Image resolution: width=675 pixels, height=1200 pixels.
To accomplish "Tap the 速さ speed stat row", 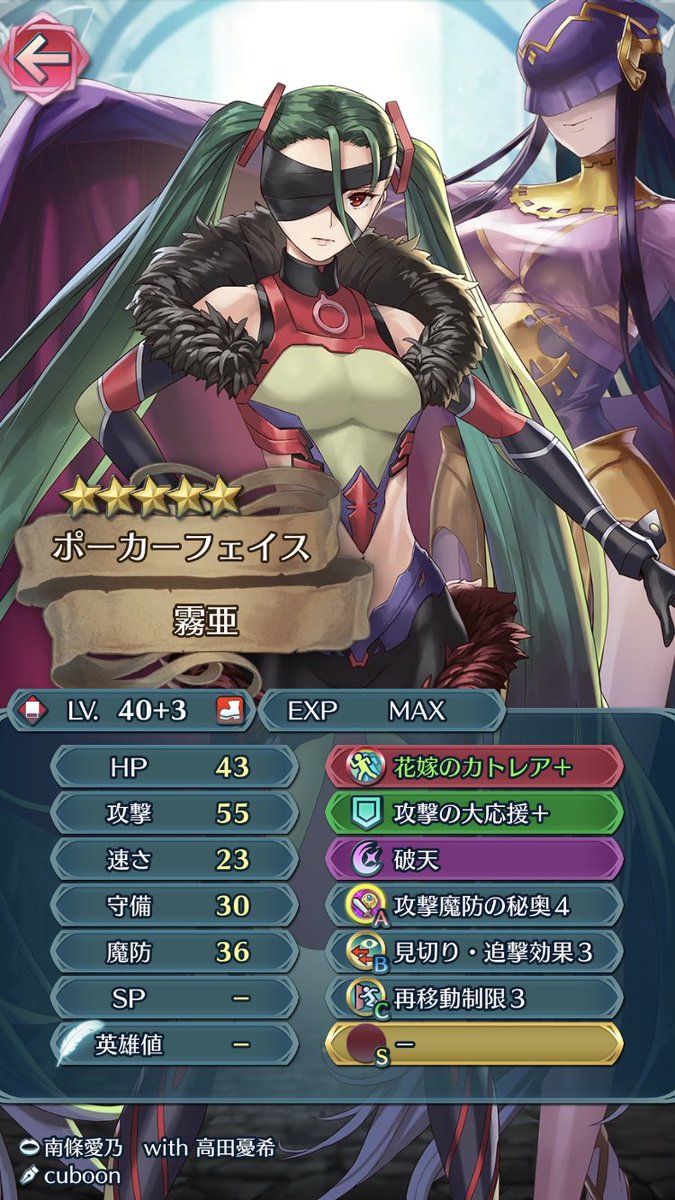I will (x=173, y=858).
